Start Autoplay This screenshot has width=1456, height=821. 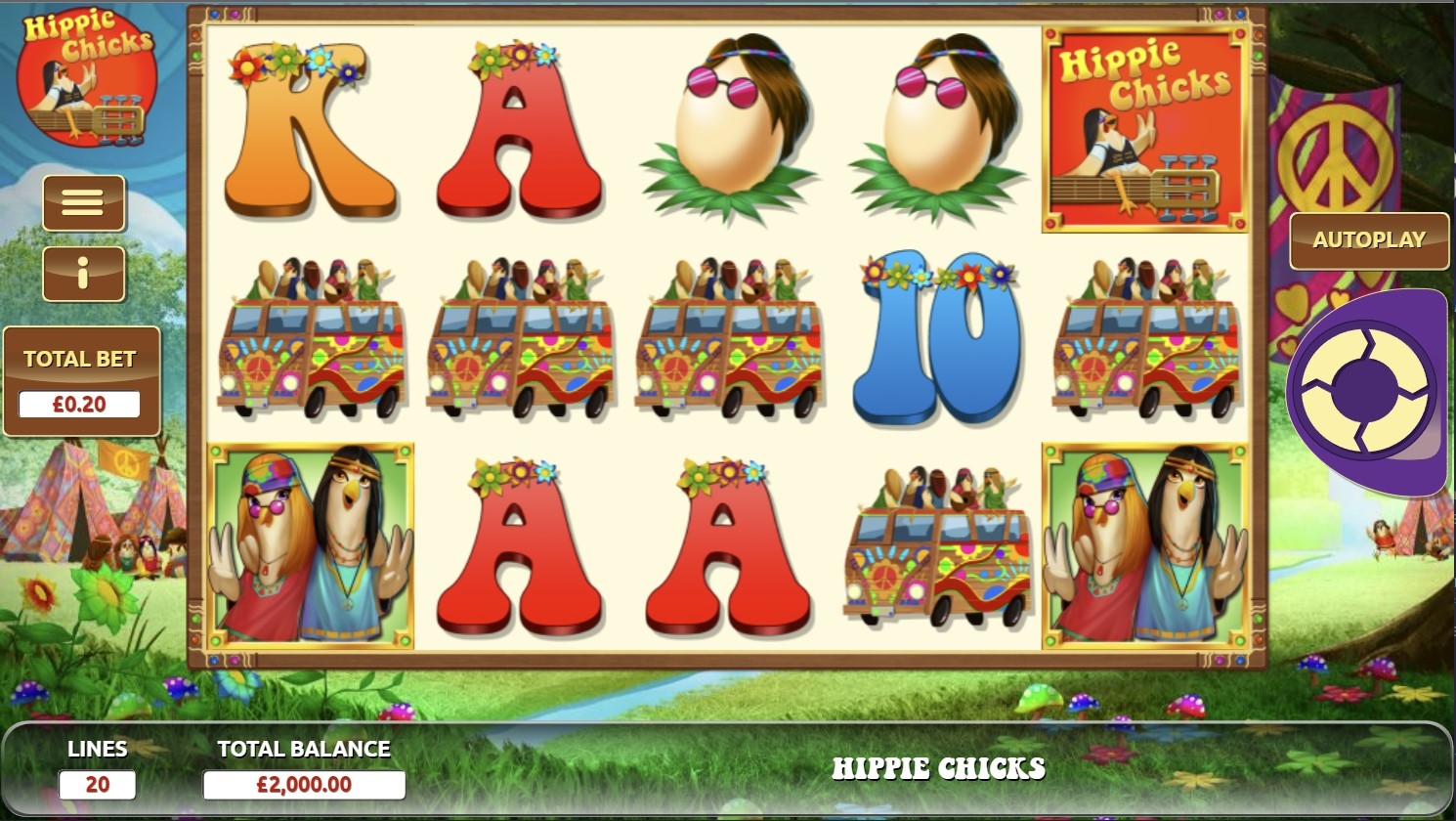click(x=1368, y=240)
